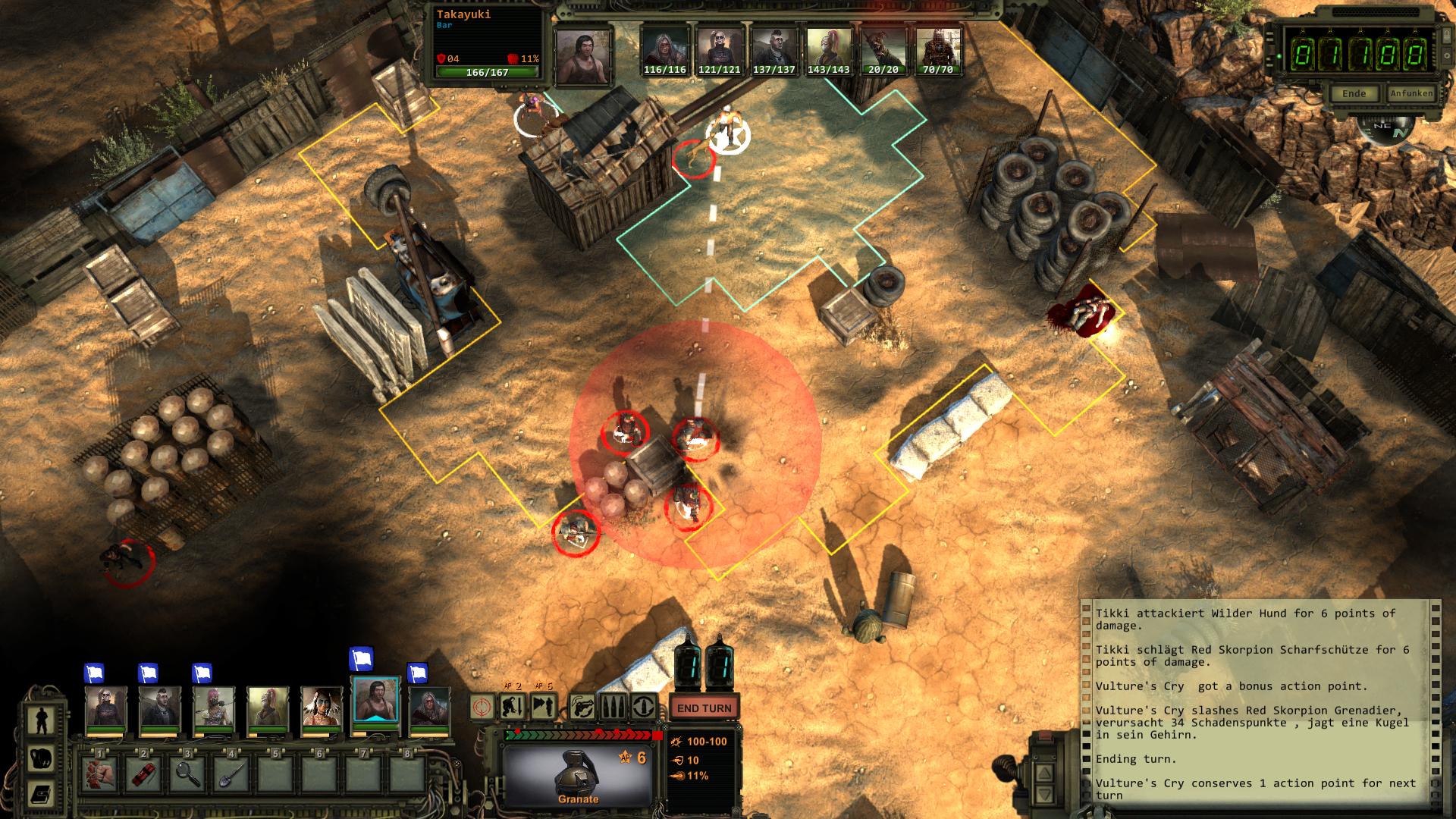Activate the red crosshair aimed shot icon

click(x=482, y=708)
